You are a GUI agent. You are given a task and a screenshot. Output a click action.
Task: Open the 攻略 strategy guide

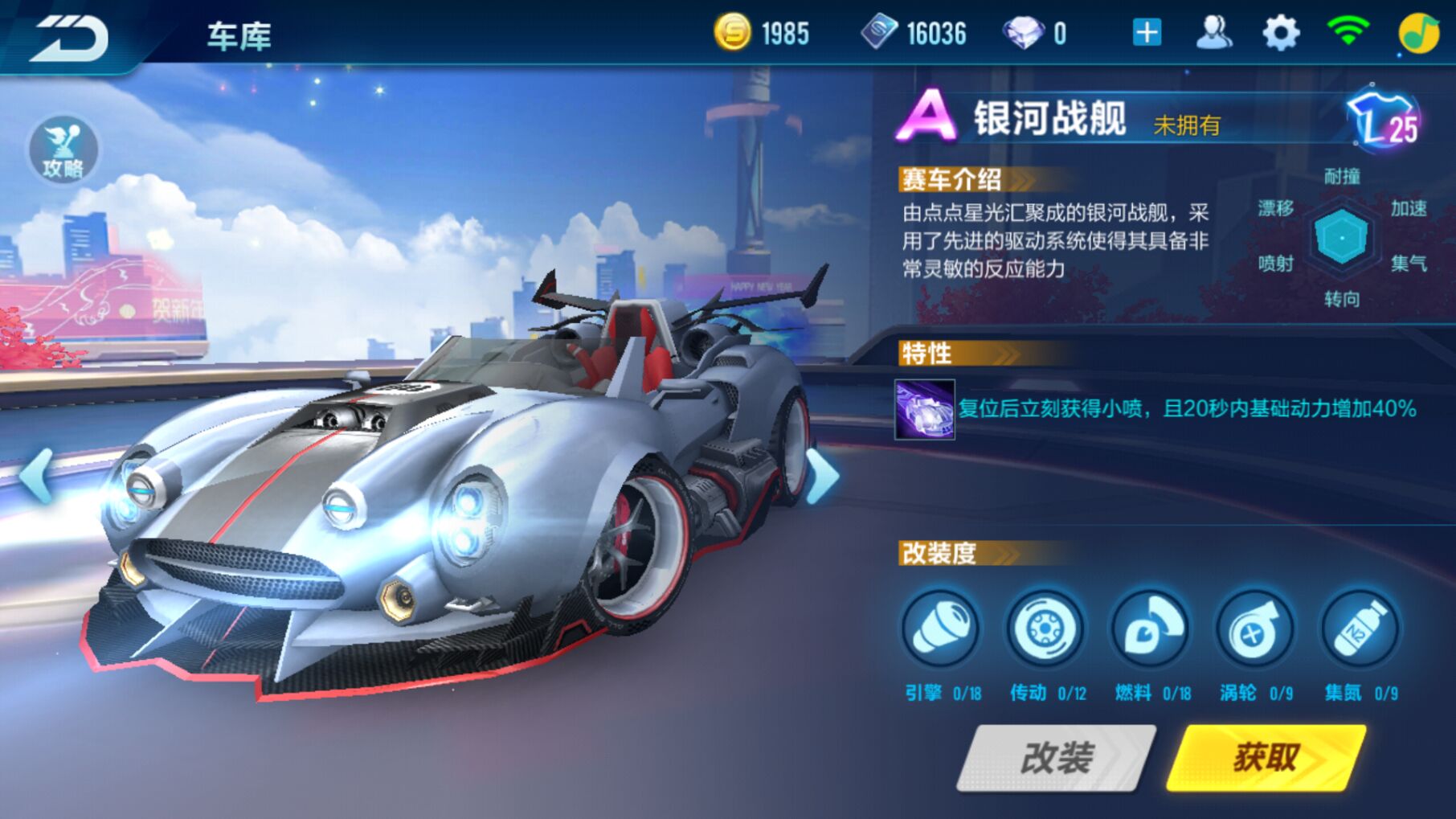[x=63, y=151]
